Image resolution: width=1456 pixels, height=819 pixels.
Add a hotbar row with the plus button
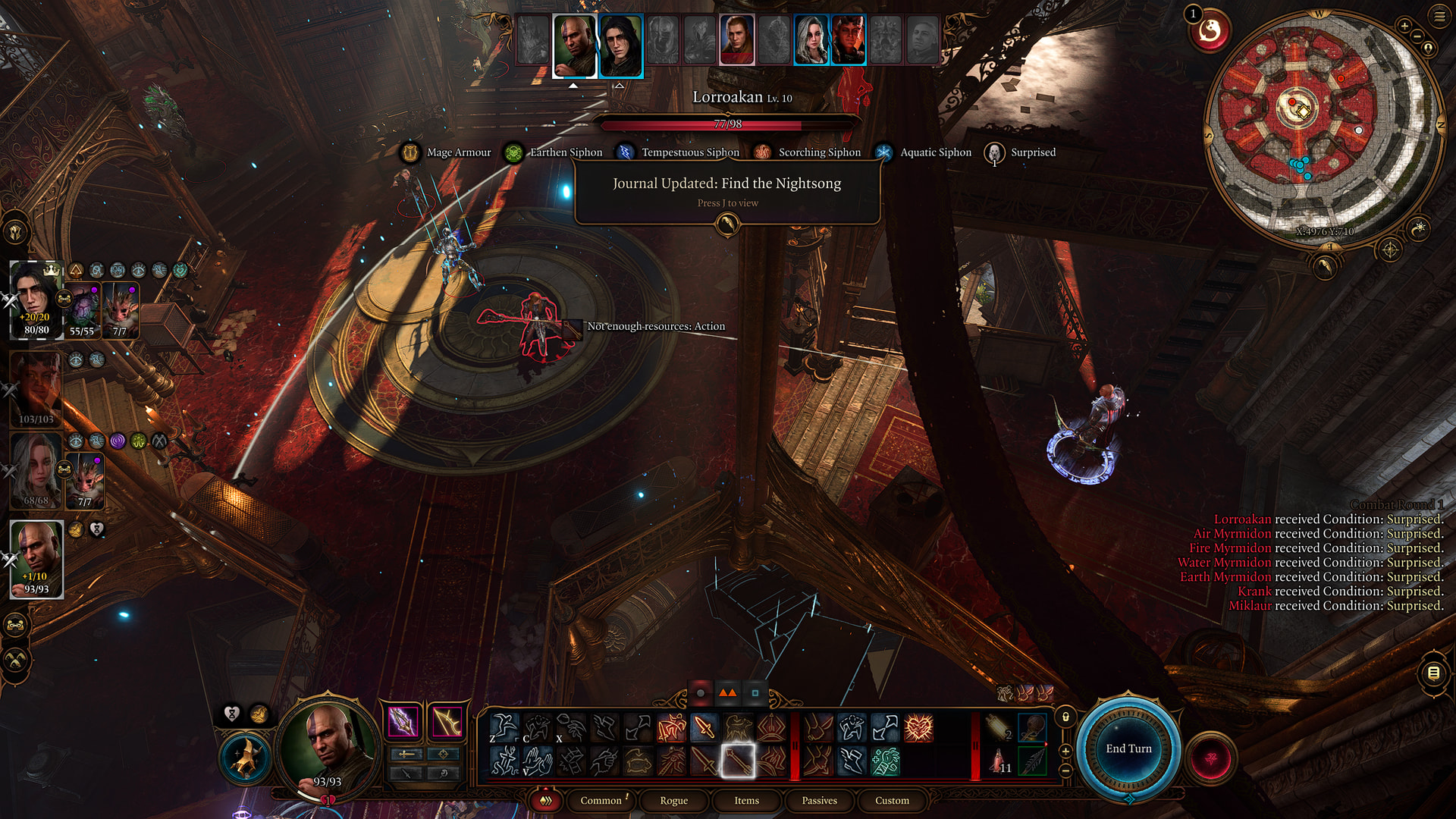click(1065, 751)
